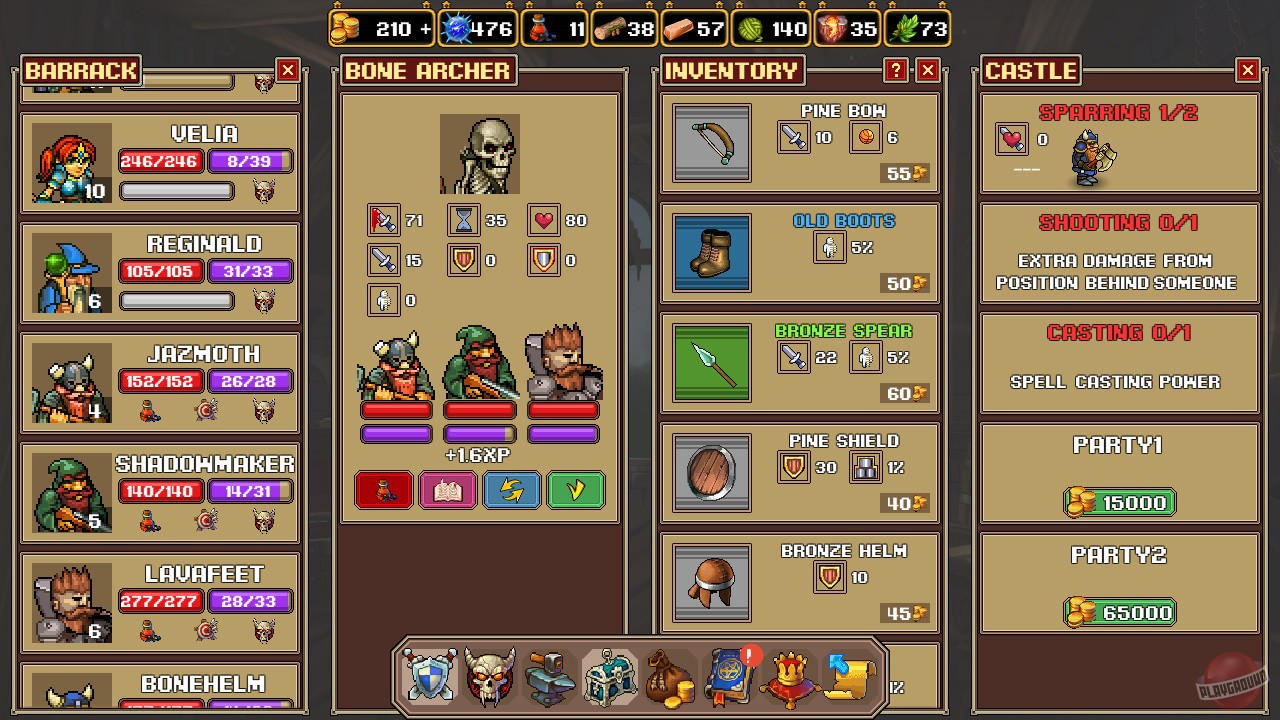Select the anvil blacksmith icon in bottom toolbar
This screenshot has width=1280, height=720.
tap(549, 676)
